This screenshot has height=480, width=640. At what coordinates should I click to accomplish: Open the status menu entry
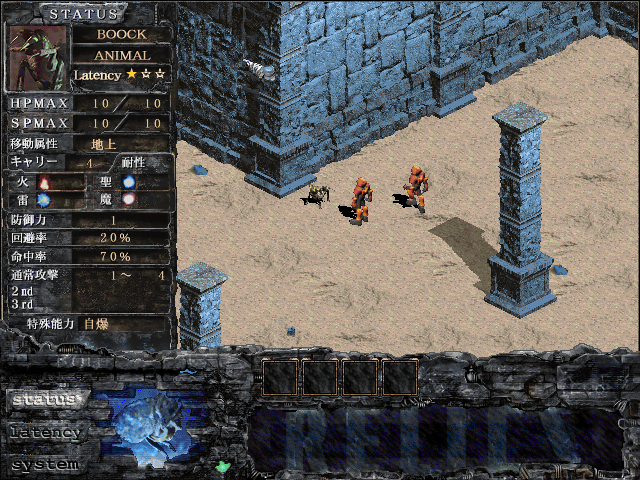click(44, 399)
